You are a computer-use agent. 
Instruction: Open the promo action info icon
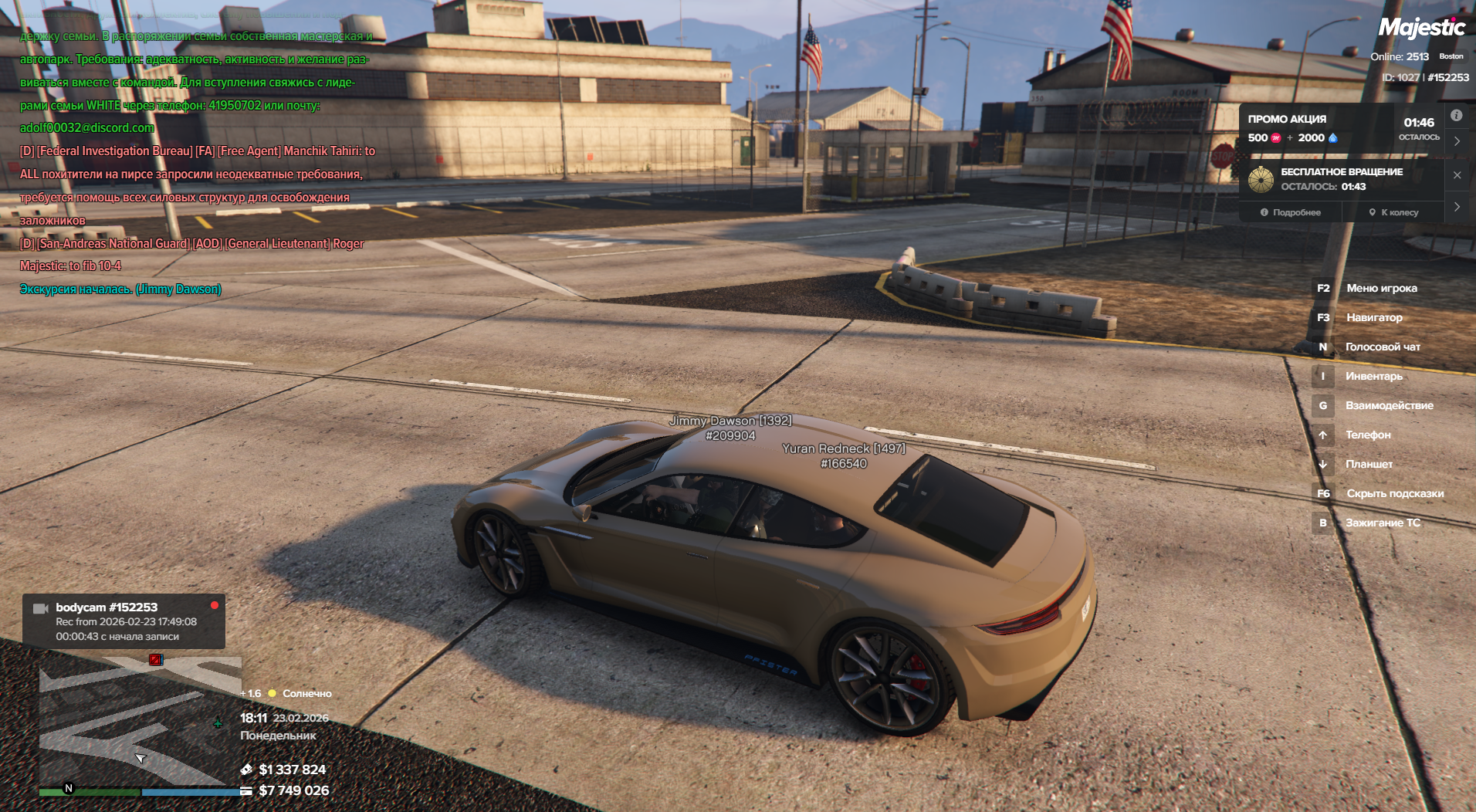tap(1456, 116)
